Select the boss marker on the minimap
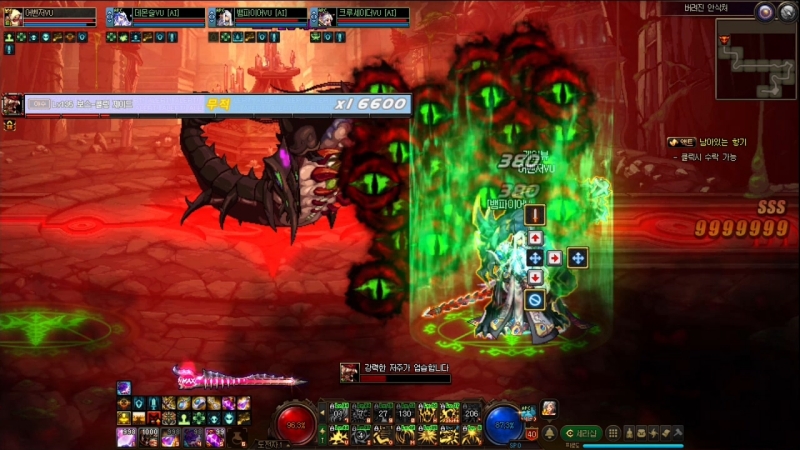The width and height of the screenshot is (800, 450). 724,39
